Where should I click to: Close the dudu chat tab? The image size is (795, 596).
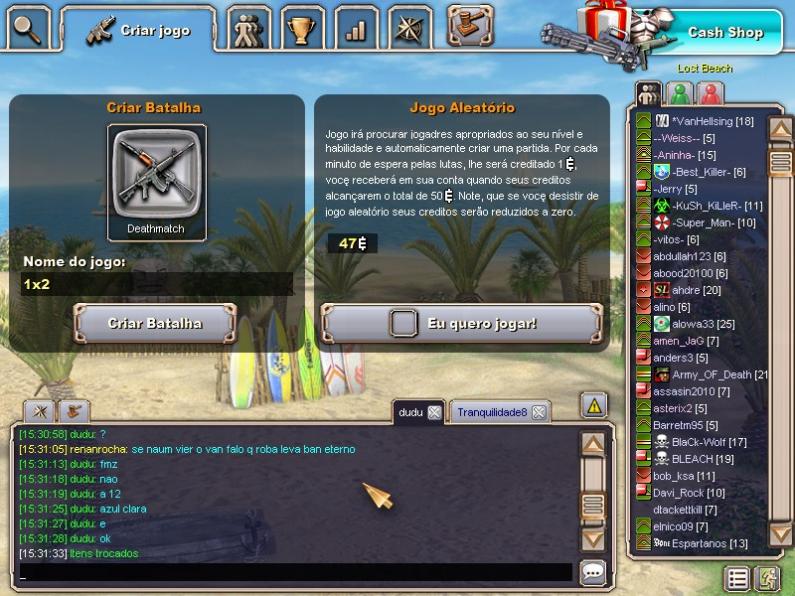[434, 412]
